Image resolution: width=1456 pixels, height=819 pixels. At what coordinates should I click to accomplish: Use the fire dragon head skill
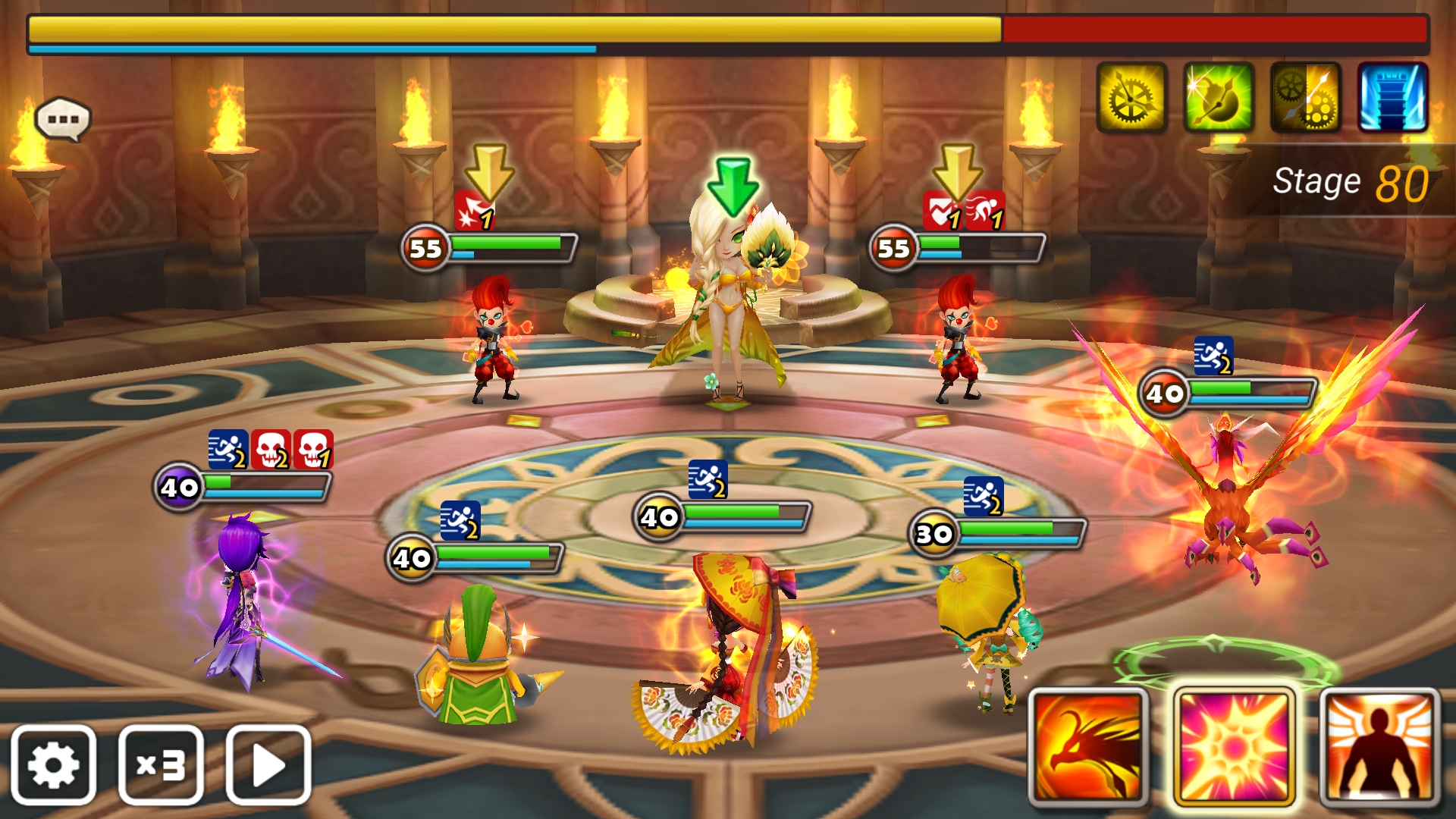click(1088, 747)
